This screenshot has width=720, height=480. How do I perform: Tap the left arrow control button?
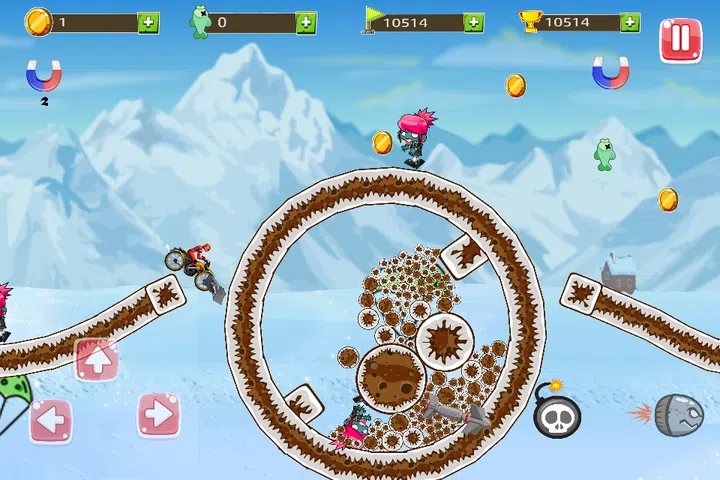click(x=50, y=420)
